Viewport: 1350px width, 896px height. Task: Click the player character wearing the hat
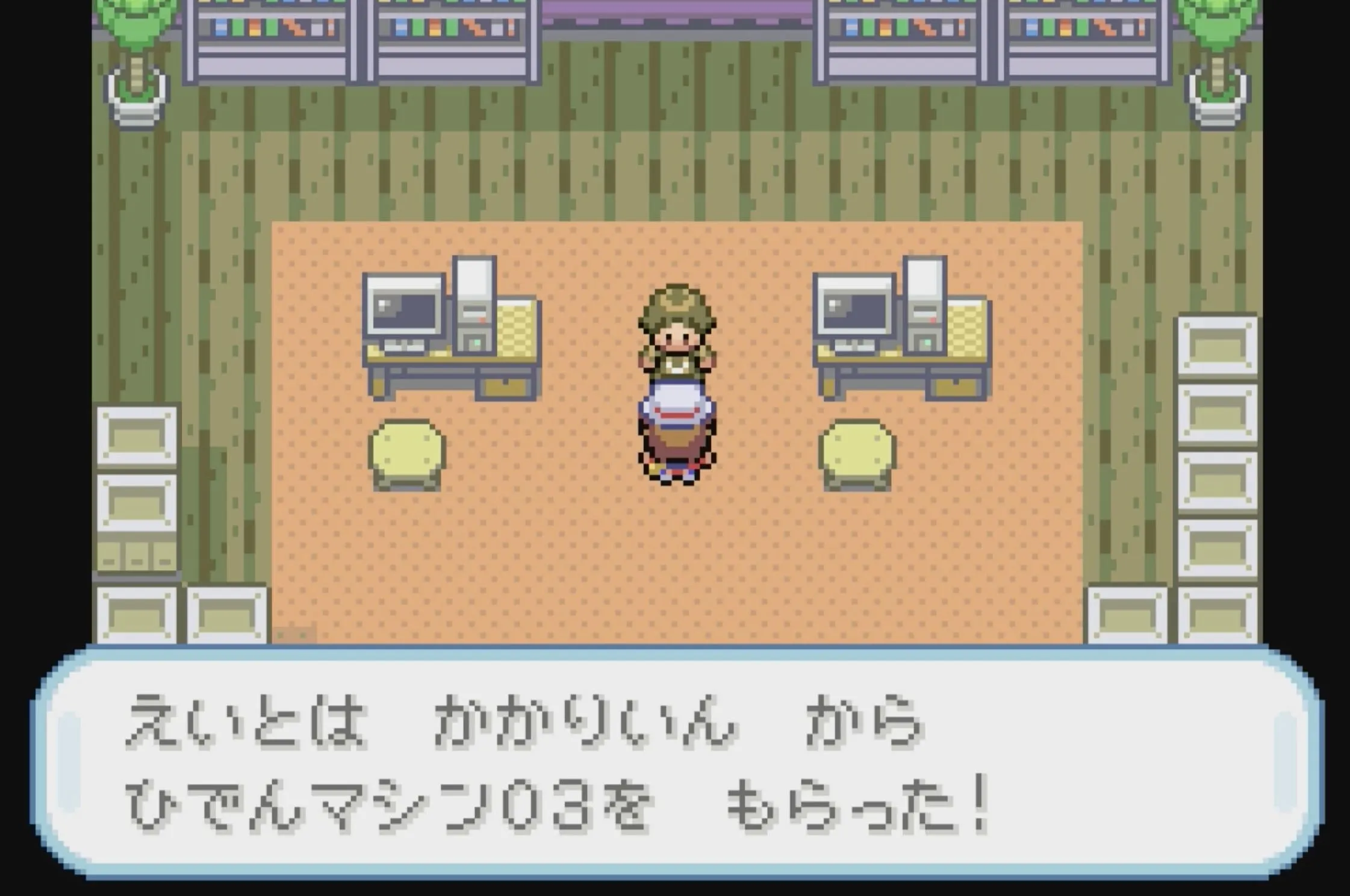pyautogui.click(x=676, y=385)
